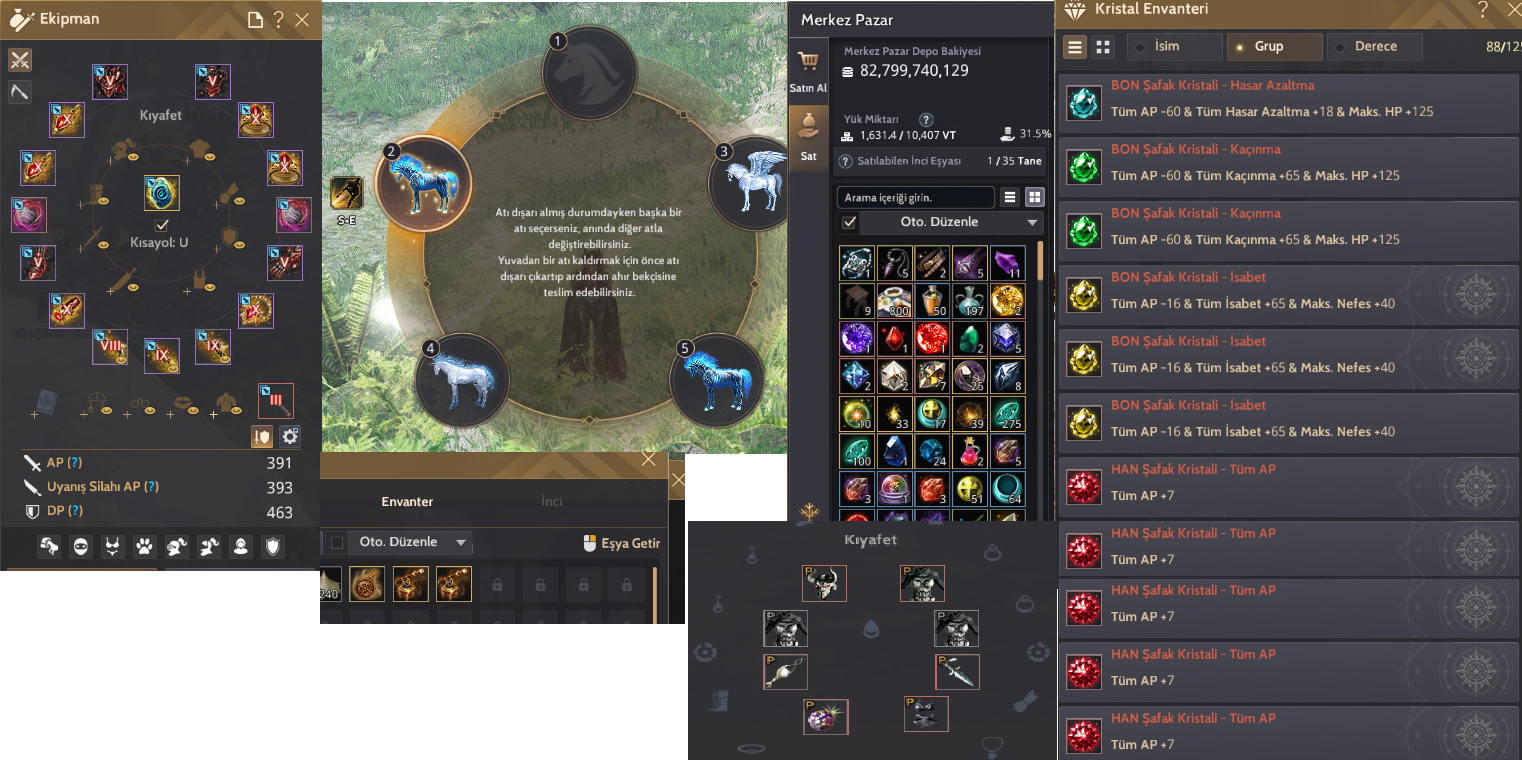The height and width of the screenshot is (760, 1522).
Task: Click the Arama içeriği girin search field
Action: pyautogui.click(x=917, y=197)
